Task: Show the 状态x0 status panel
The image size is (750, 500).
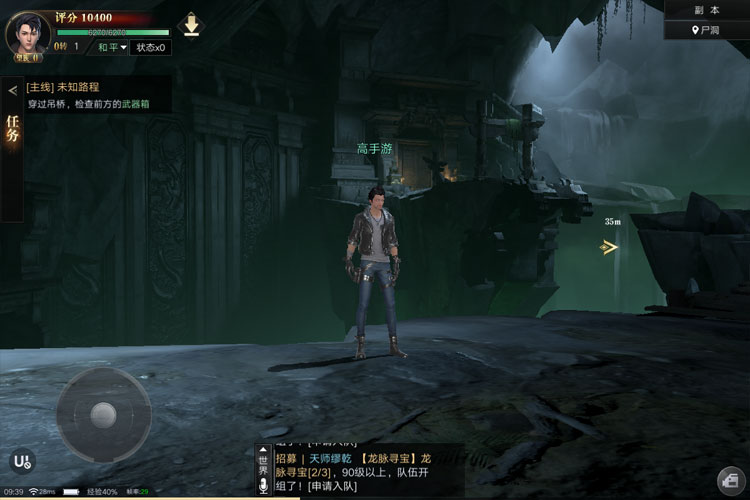Action: tap(151, 47)
